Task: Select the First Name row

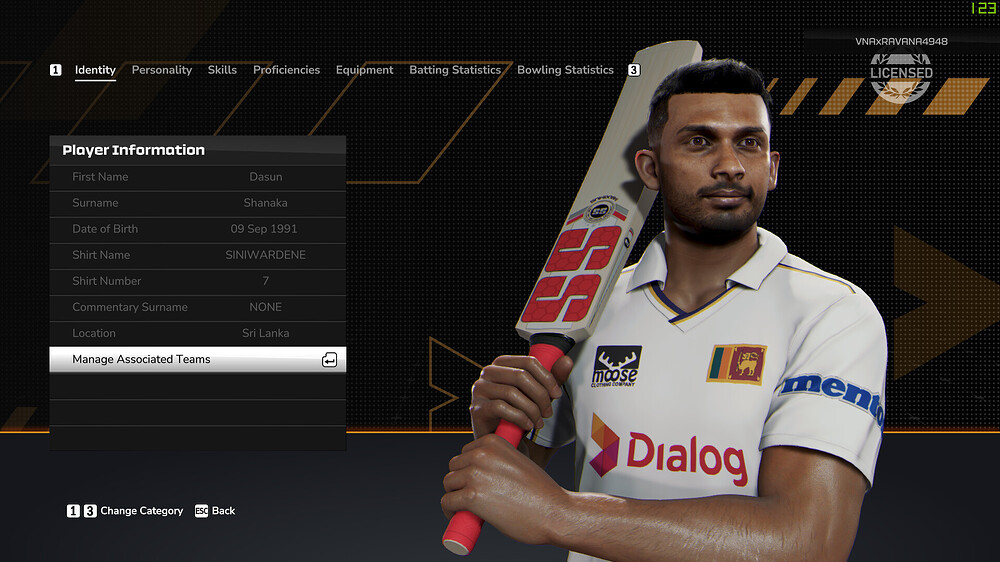Action: pyautogui.click(x=197, y=177)
